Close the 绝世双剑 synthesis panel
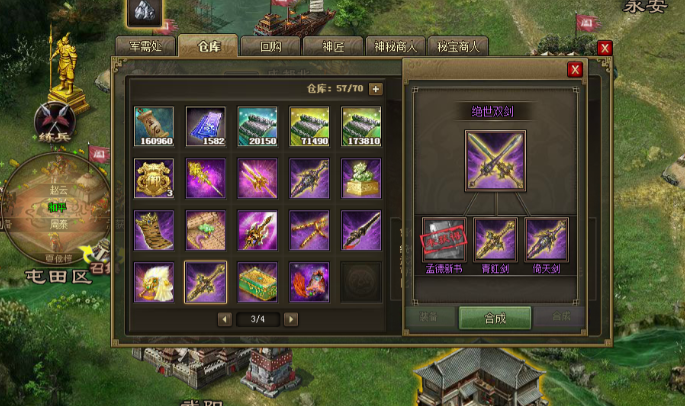The height and width of the screenshot is (406, 685). coord(575,69)
